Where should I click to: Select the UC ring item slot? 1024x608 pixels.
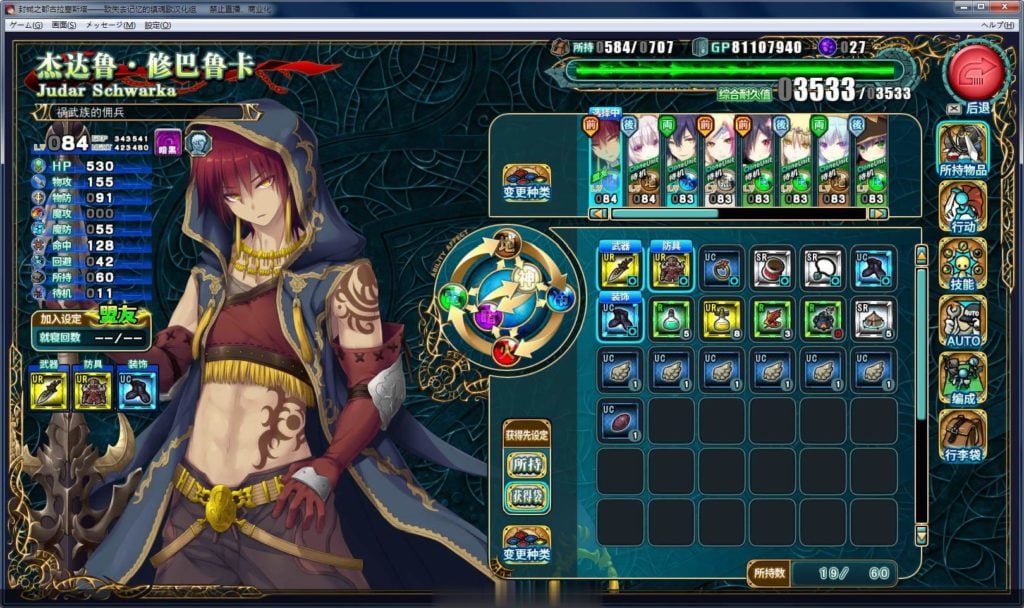pos(722,268)
